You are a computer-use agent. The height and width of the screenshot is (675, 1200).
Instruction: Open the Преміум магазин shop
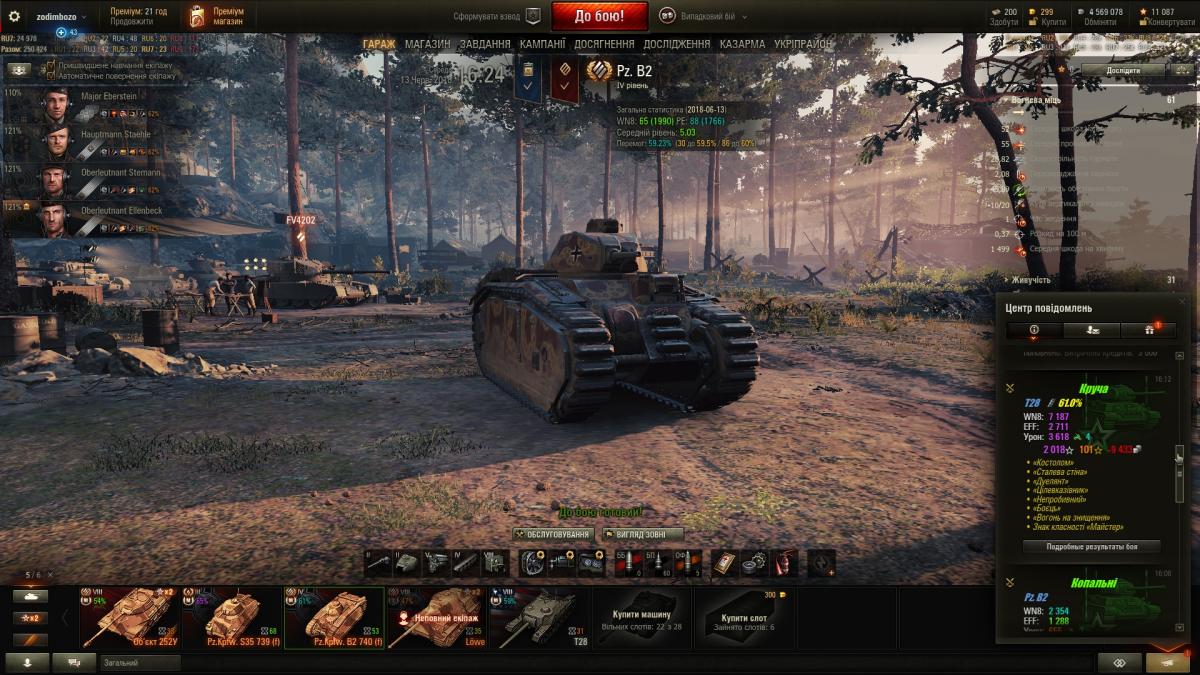pos(213,16)
